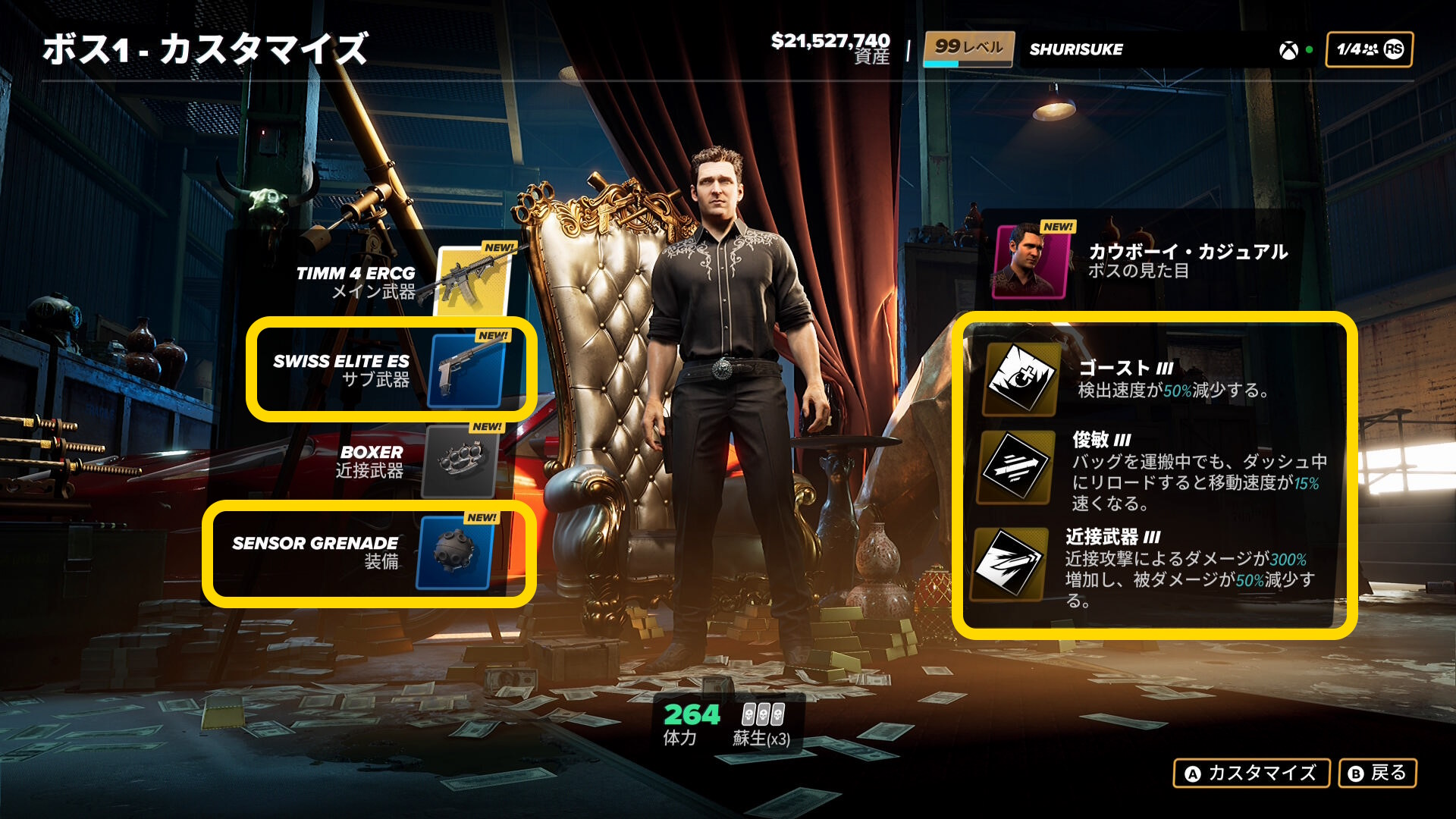Open the Cowboy Casual boss appearance
The width and height of the screenshot is (1456, 819).
(x=1031, y=262)
